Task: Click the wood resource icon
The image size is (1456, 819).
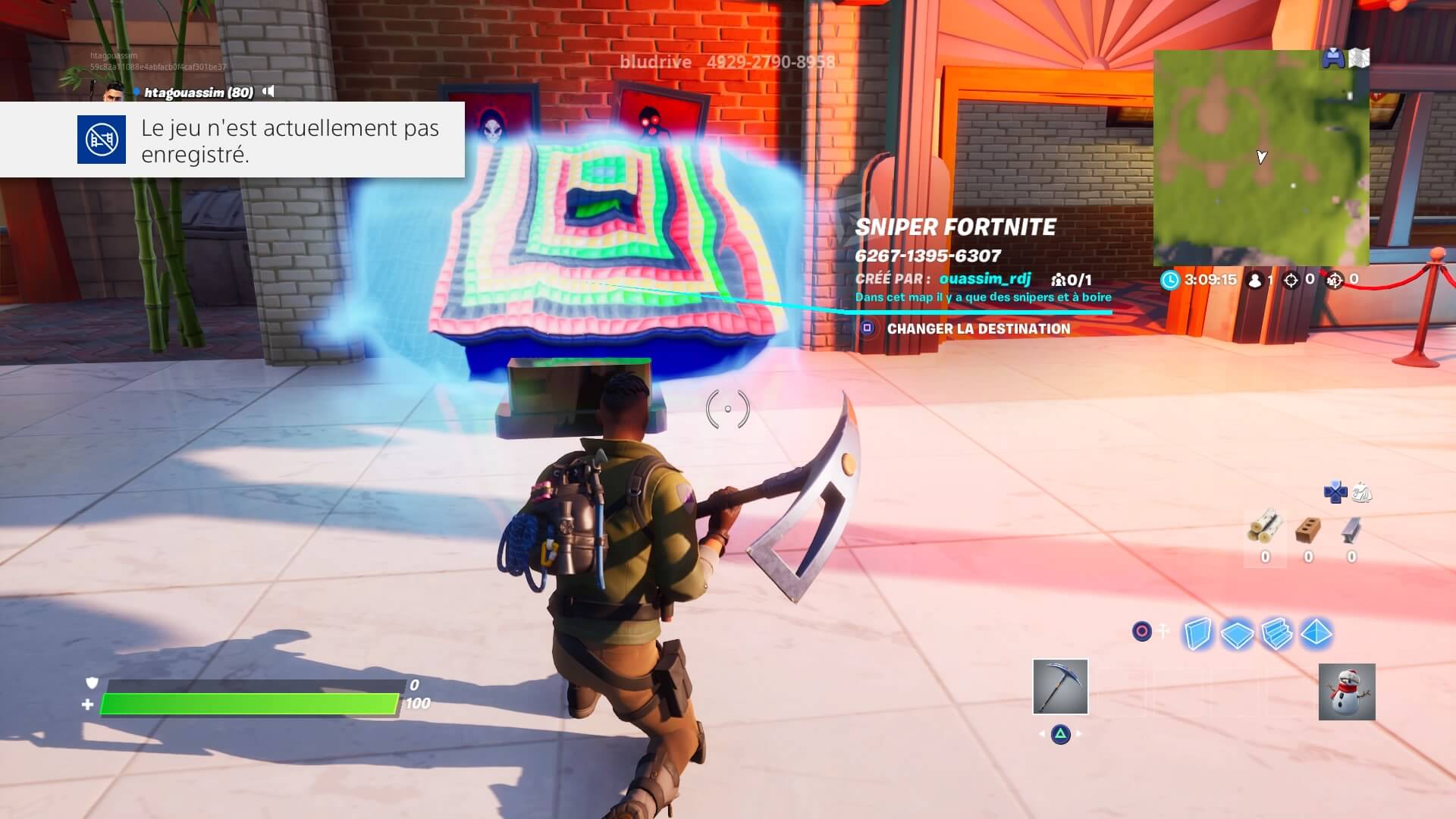Action: tap(1265, 529)
